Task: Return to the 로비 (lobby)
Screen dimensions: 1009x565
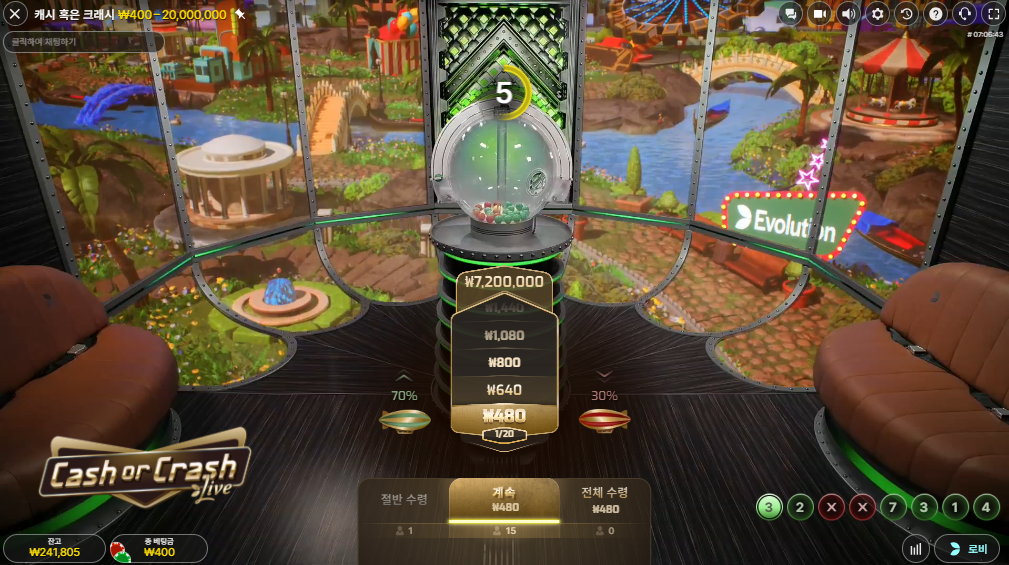Action: 966,548
